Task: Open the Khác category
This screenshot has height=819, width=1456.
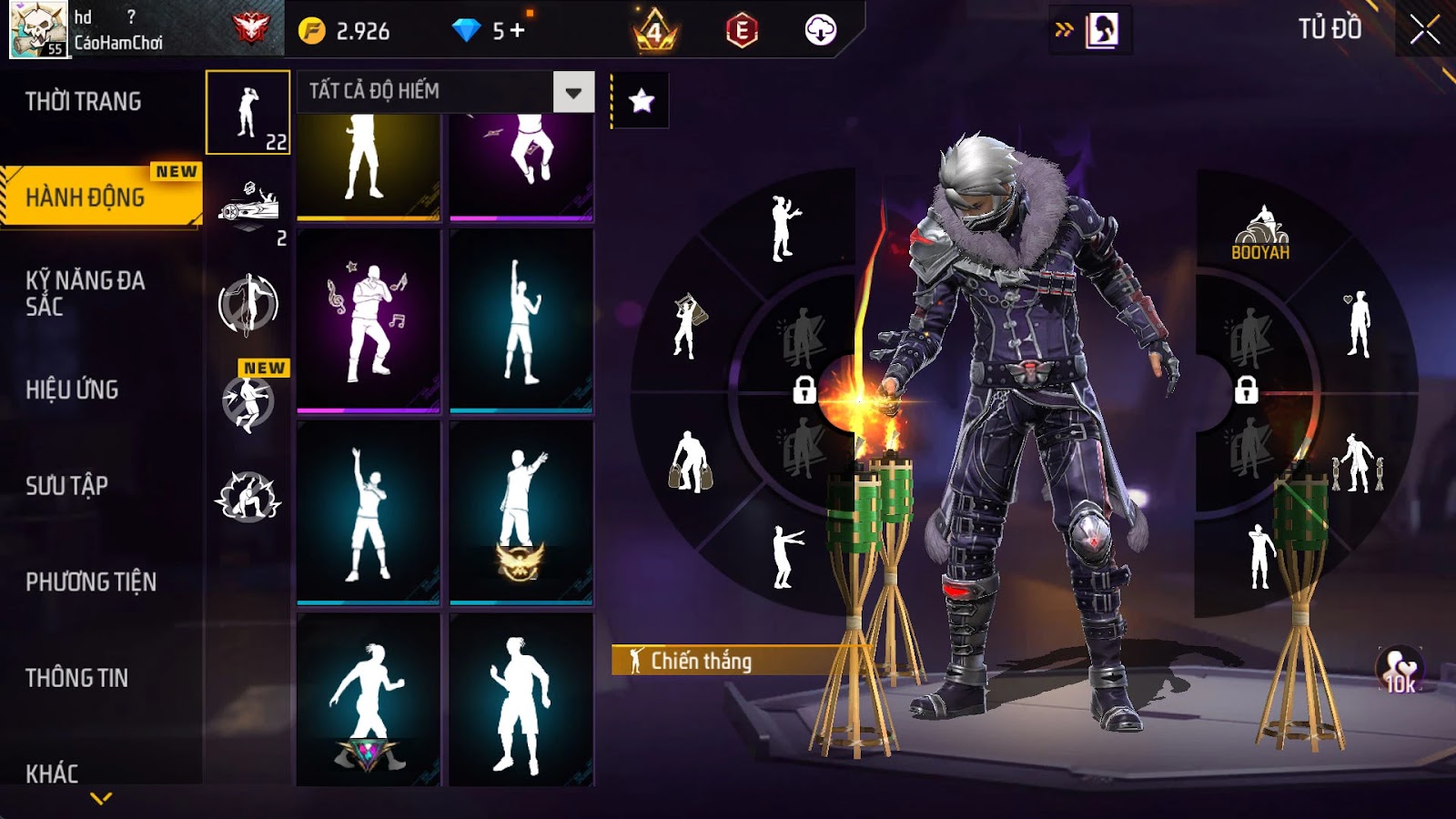Action: coord(53,773)
